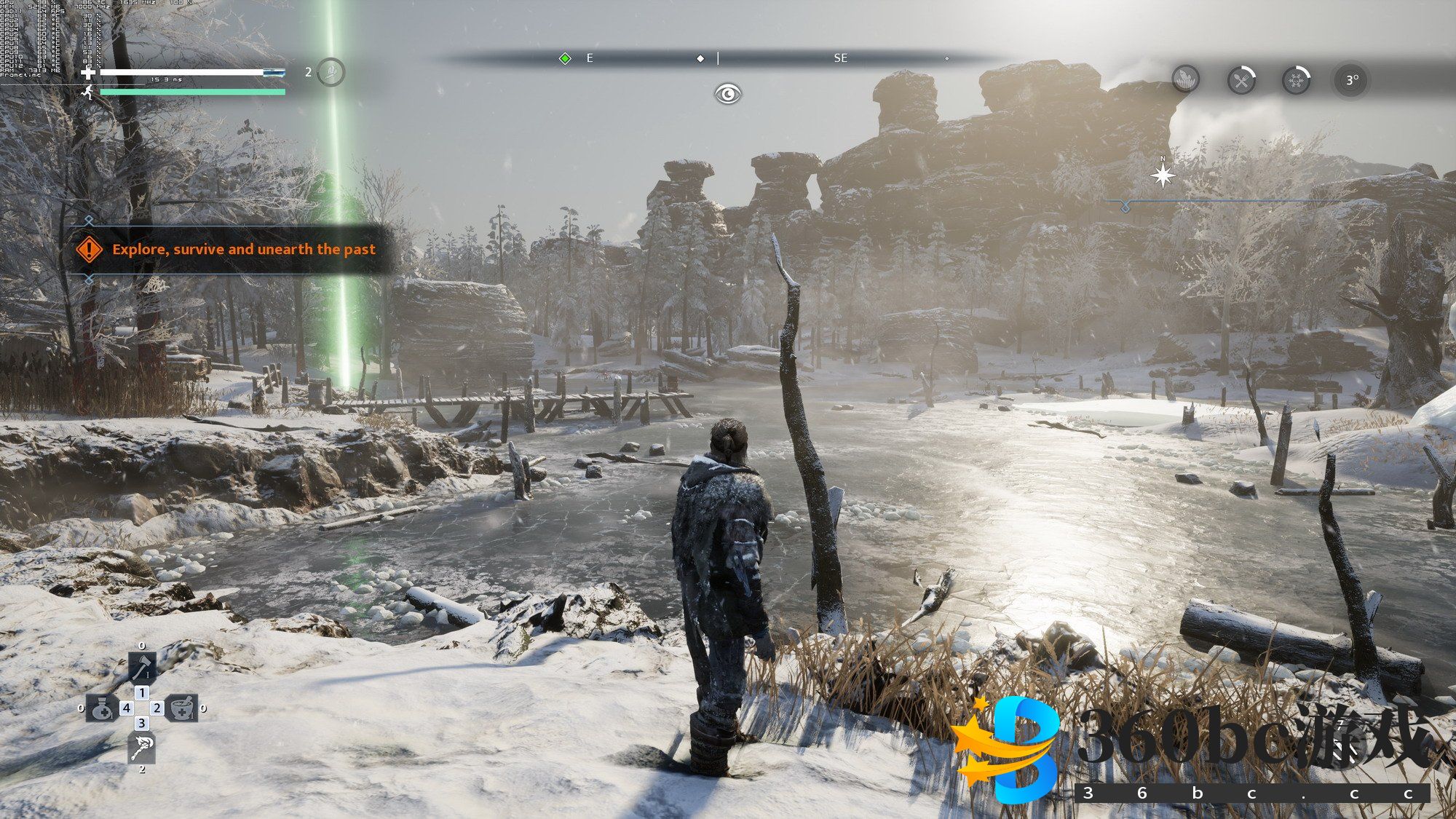Toggle the eye visibility indicator
The height and width of the screenshot is (819, 1456).
(727, 94)
